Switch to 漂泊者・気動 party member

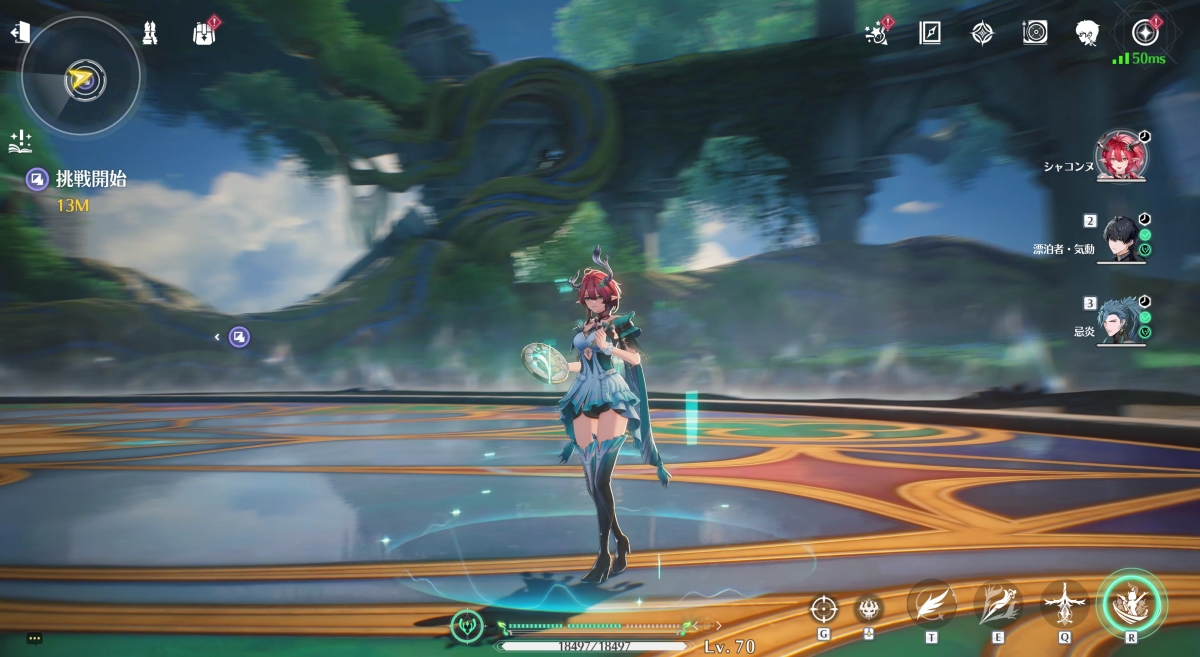(x=1120, y=238)
